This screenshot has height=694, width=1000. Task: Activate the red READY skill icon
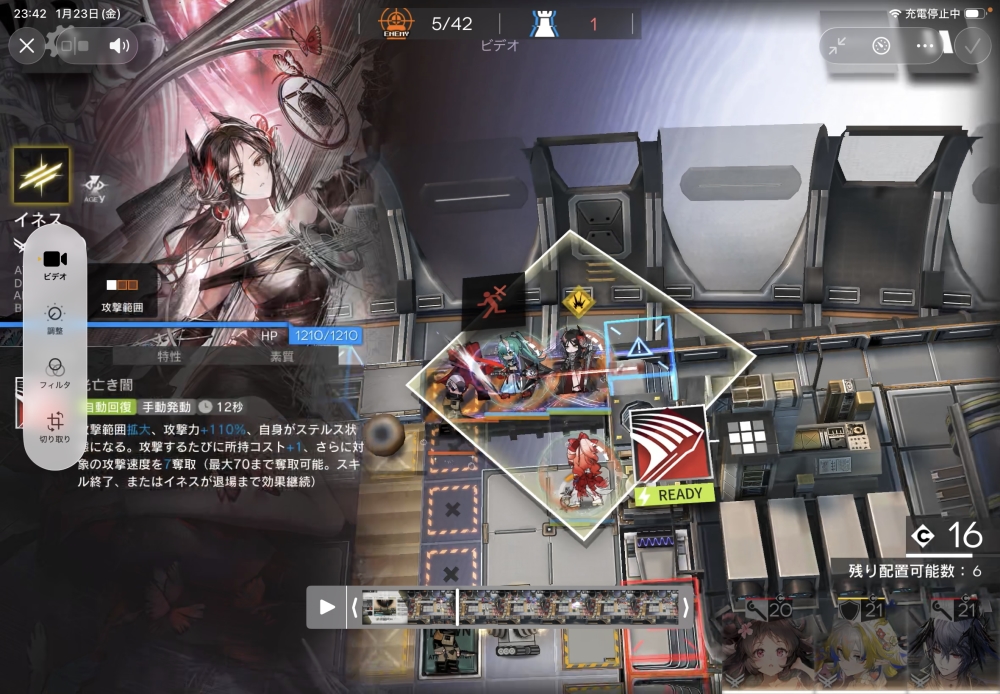click(670, 444)
